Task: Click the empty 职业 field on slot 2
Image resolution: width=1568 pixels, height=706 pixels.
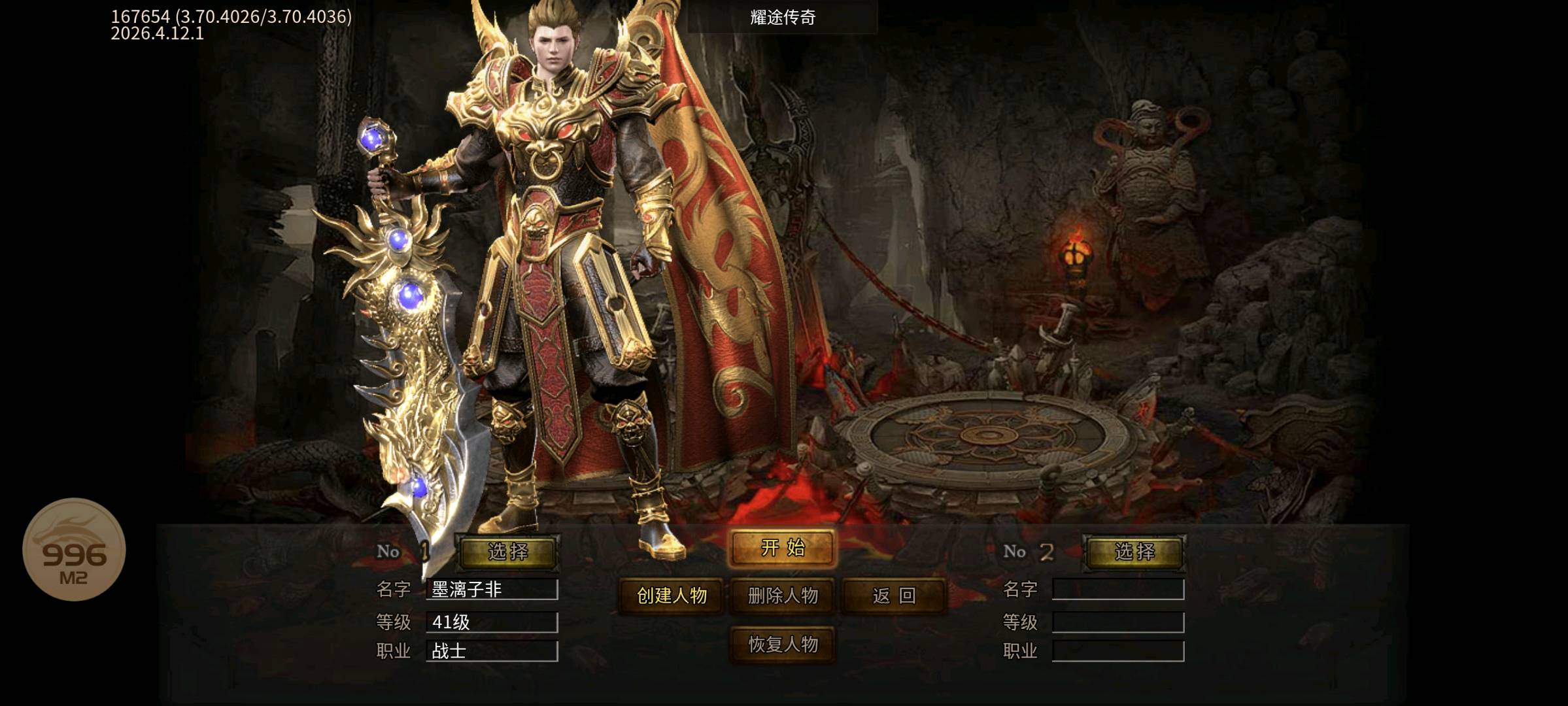Action: [x=1119, y=652]
